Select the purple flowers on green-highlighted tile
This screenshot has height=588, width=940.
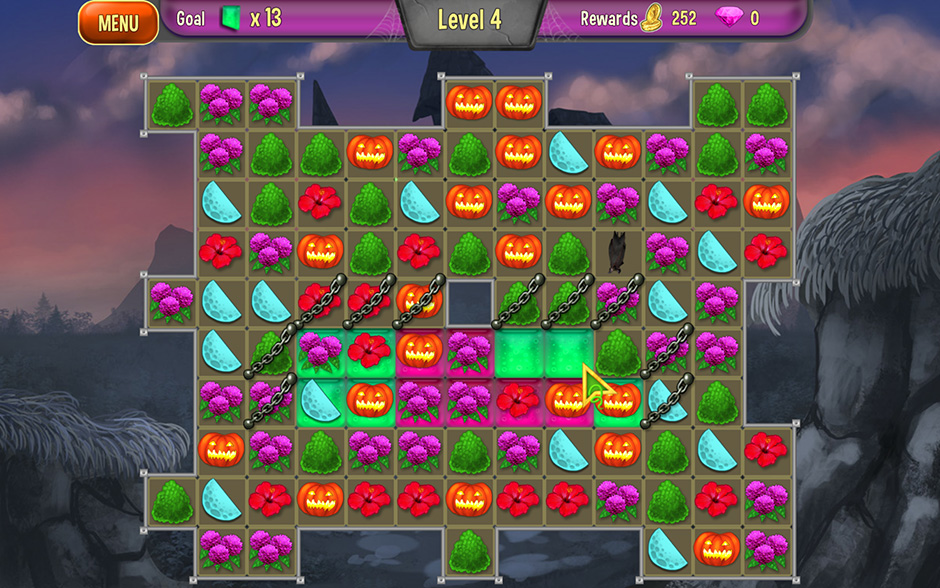click(321, 350)
